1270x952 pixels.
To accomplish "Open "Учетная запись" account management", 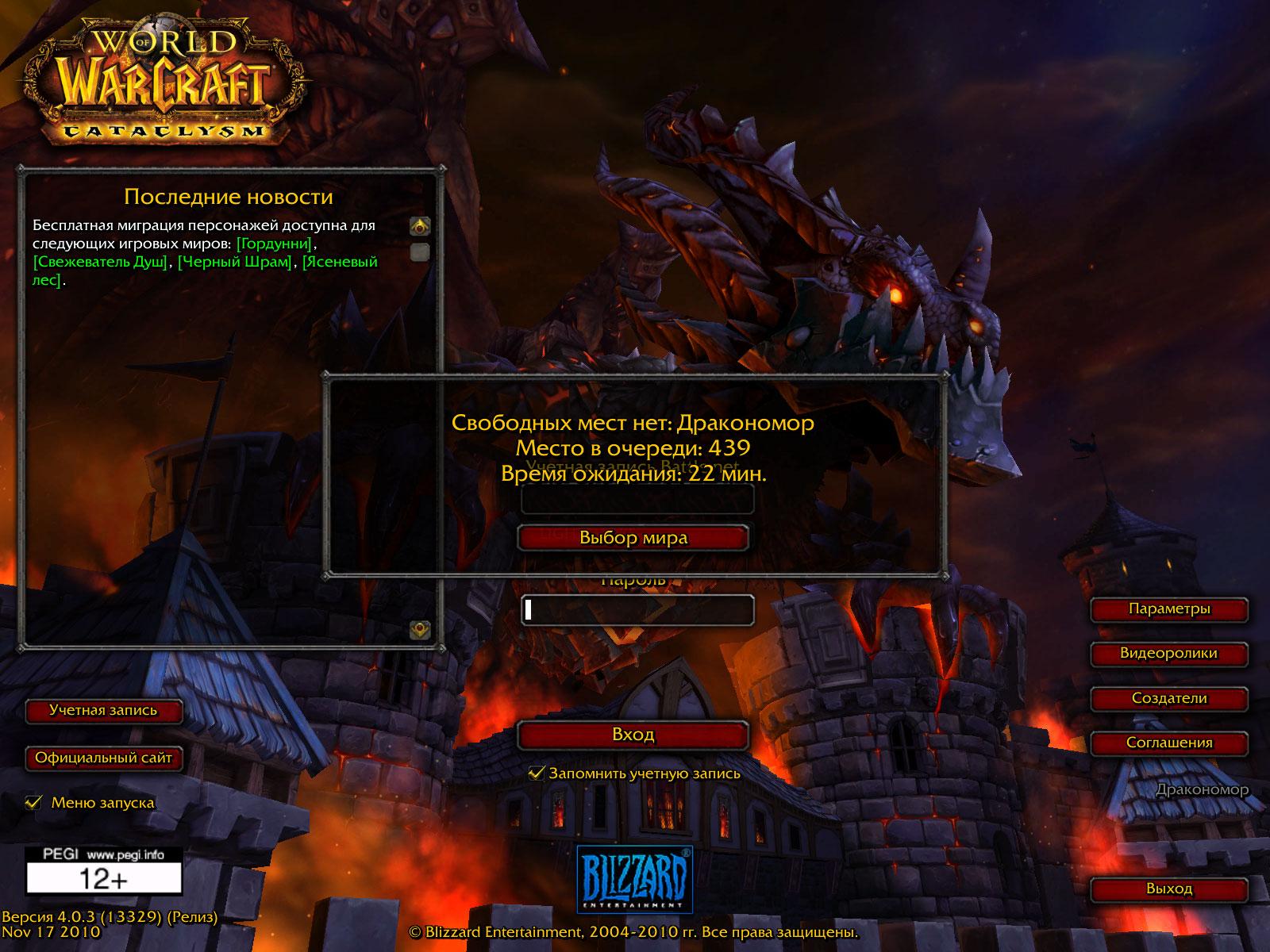I will coord(103,711).
